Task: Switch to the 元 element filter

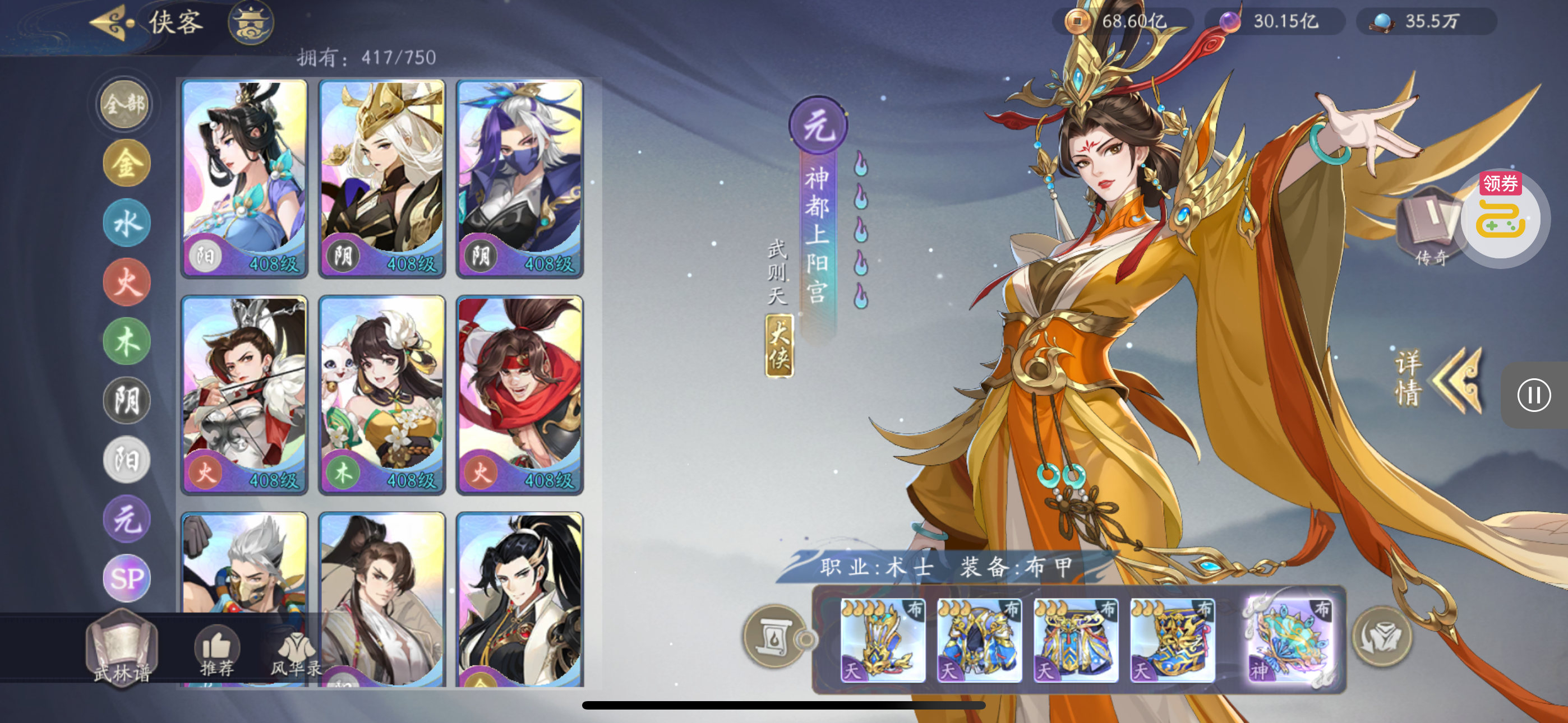Action: point(127,520)
